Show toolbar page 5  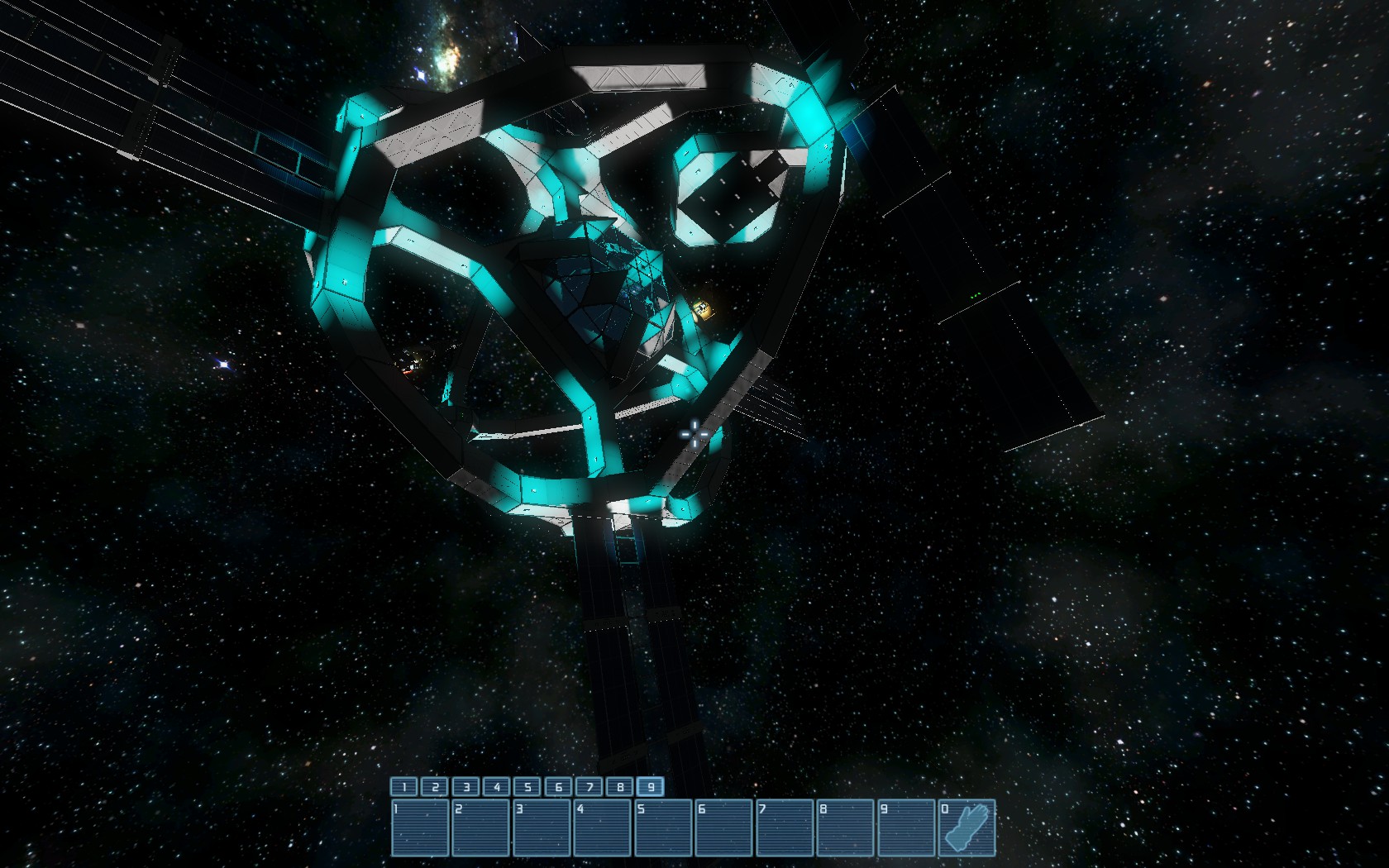coord(527,787)
